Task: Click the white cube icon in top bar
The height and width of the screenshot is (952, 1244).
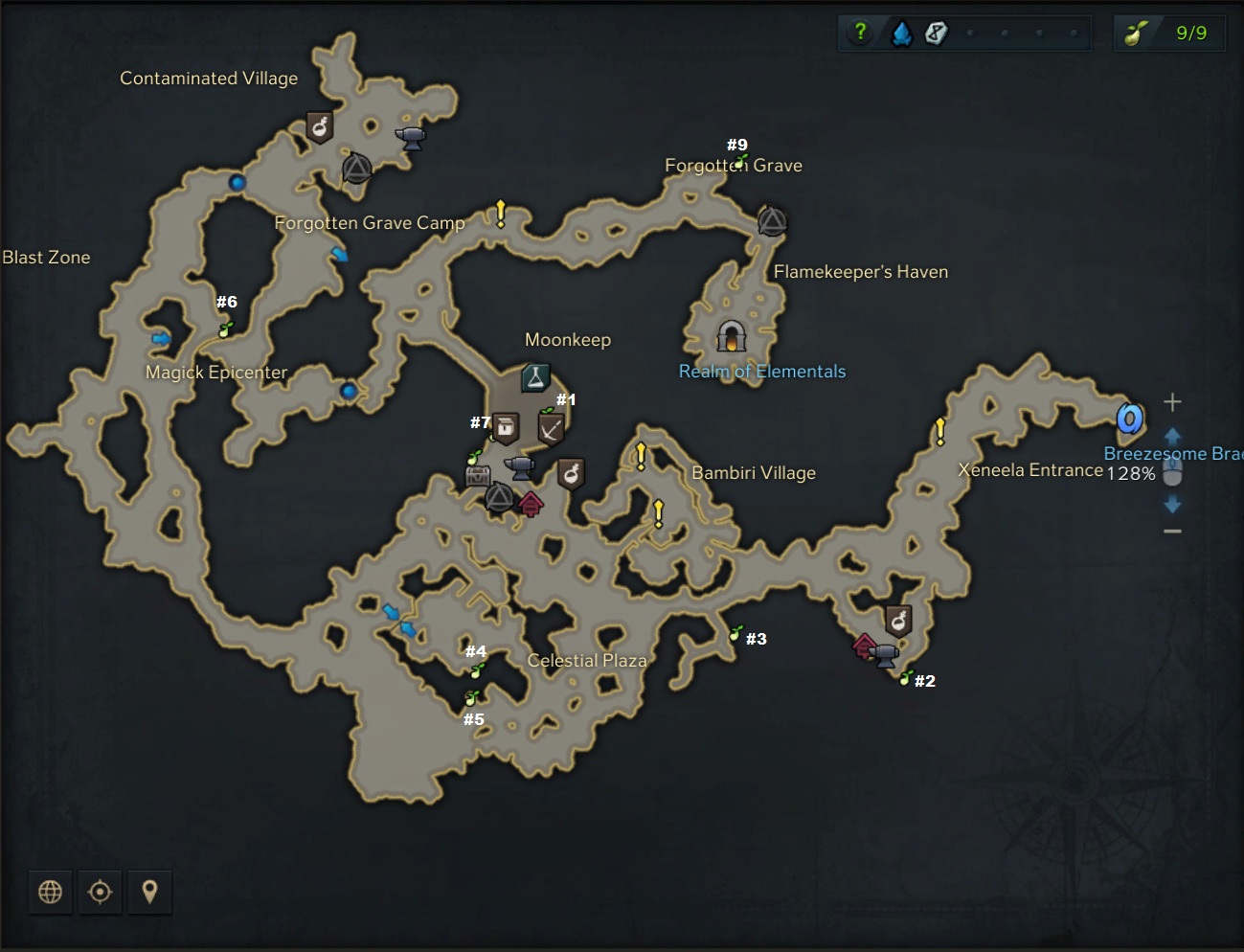Action: click(936, 34)
